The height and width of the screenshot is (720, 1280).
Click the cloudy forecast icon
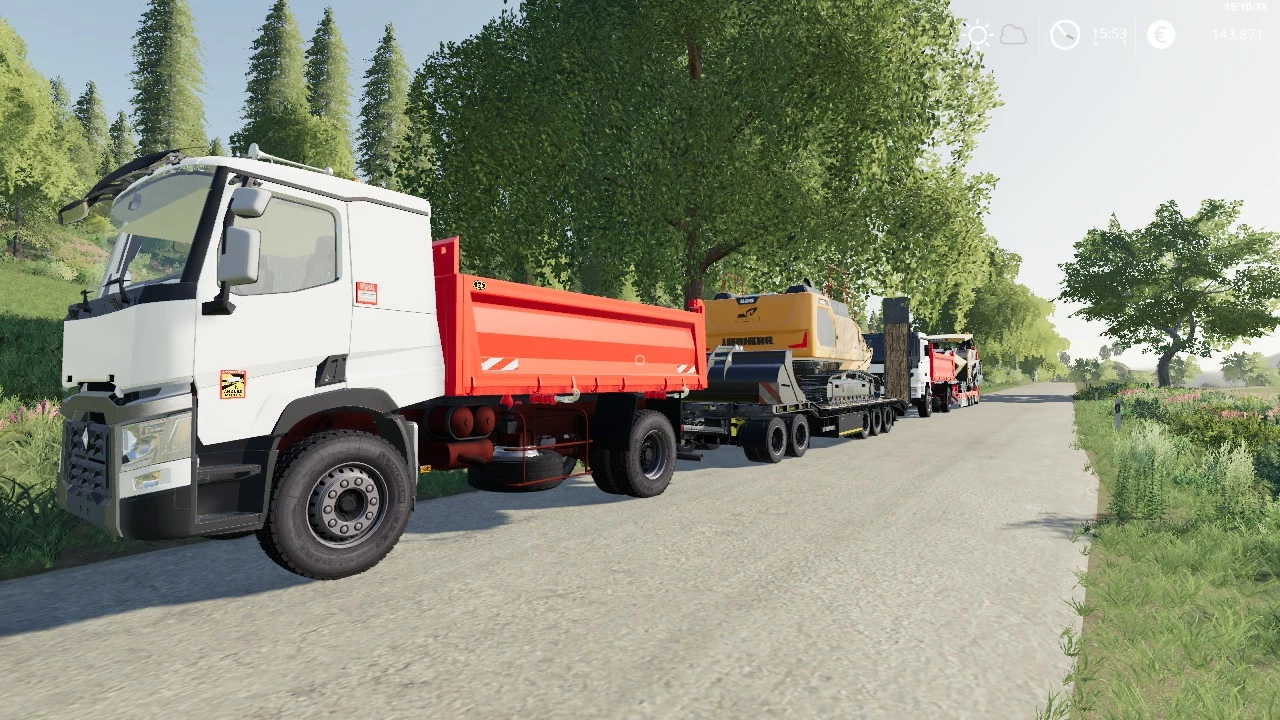click(1013, 33)
